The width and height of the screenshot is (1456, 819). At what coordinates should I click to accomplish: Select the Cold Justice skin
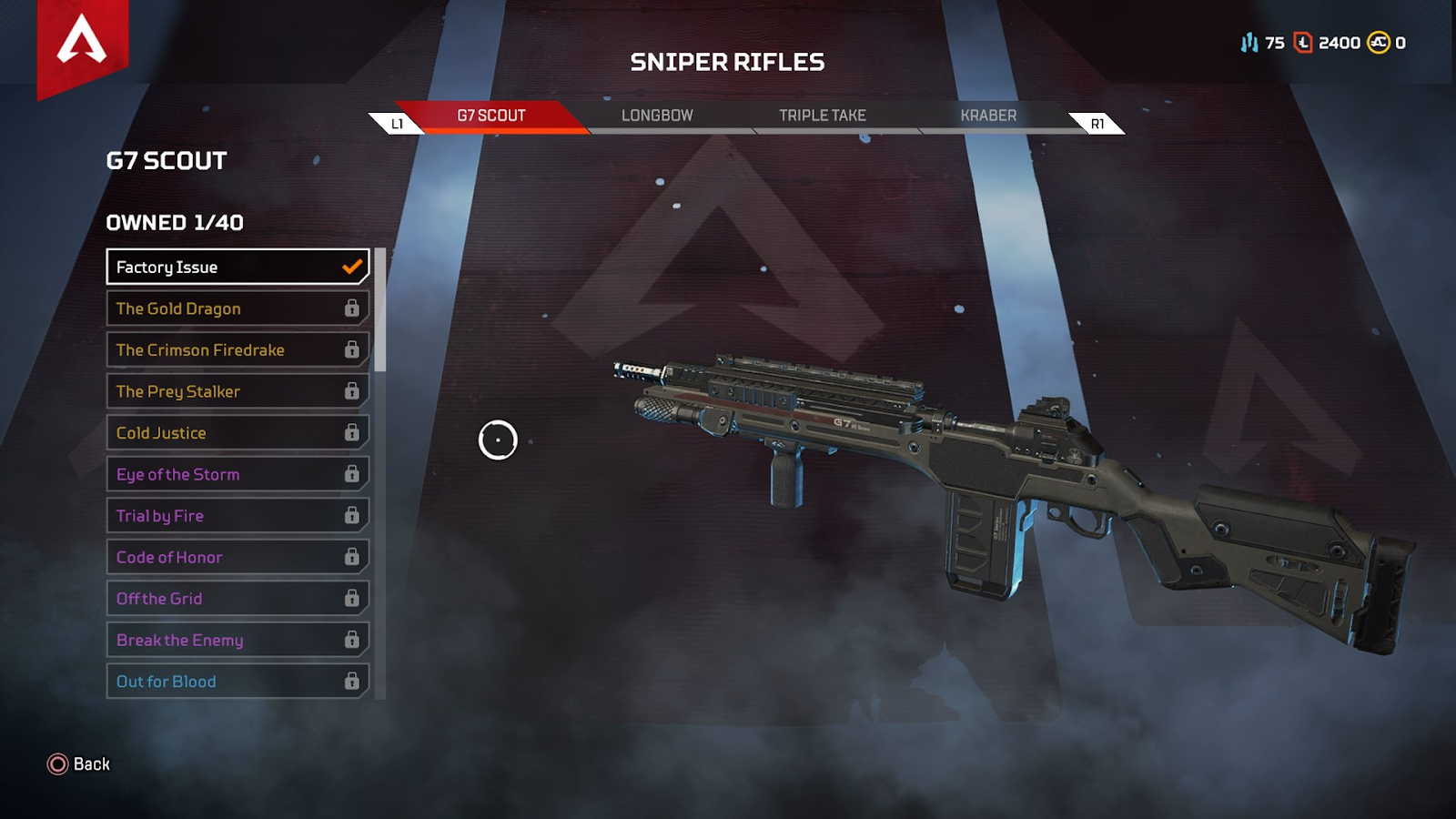237,433
